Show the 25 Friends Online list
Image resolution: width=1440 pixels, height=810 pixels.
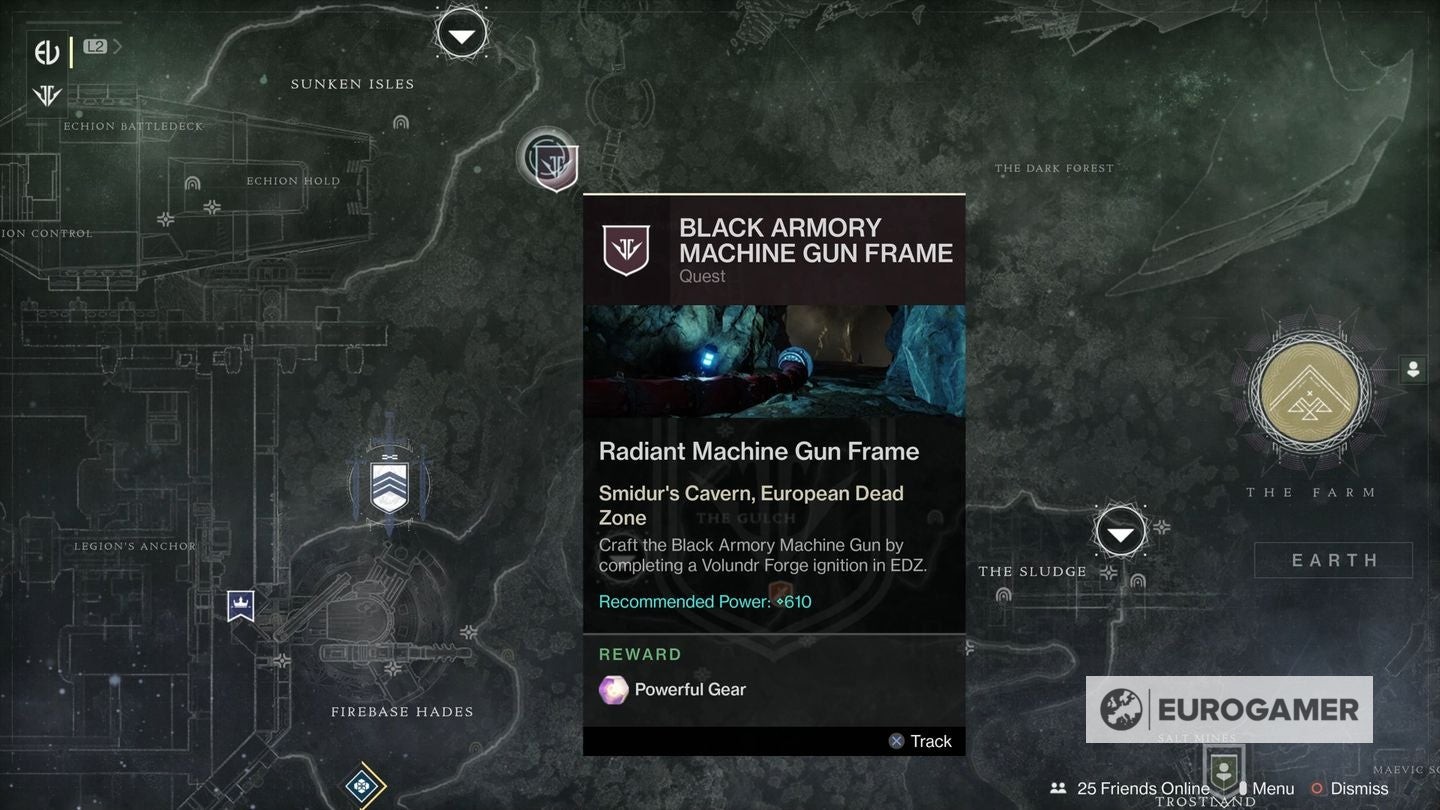click(x=1130, y=789)
